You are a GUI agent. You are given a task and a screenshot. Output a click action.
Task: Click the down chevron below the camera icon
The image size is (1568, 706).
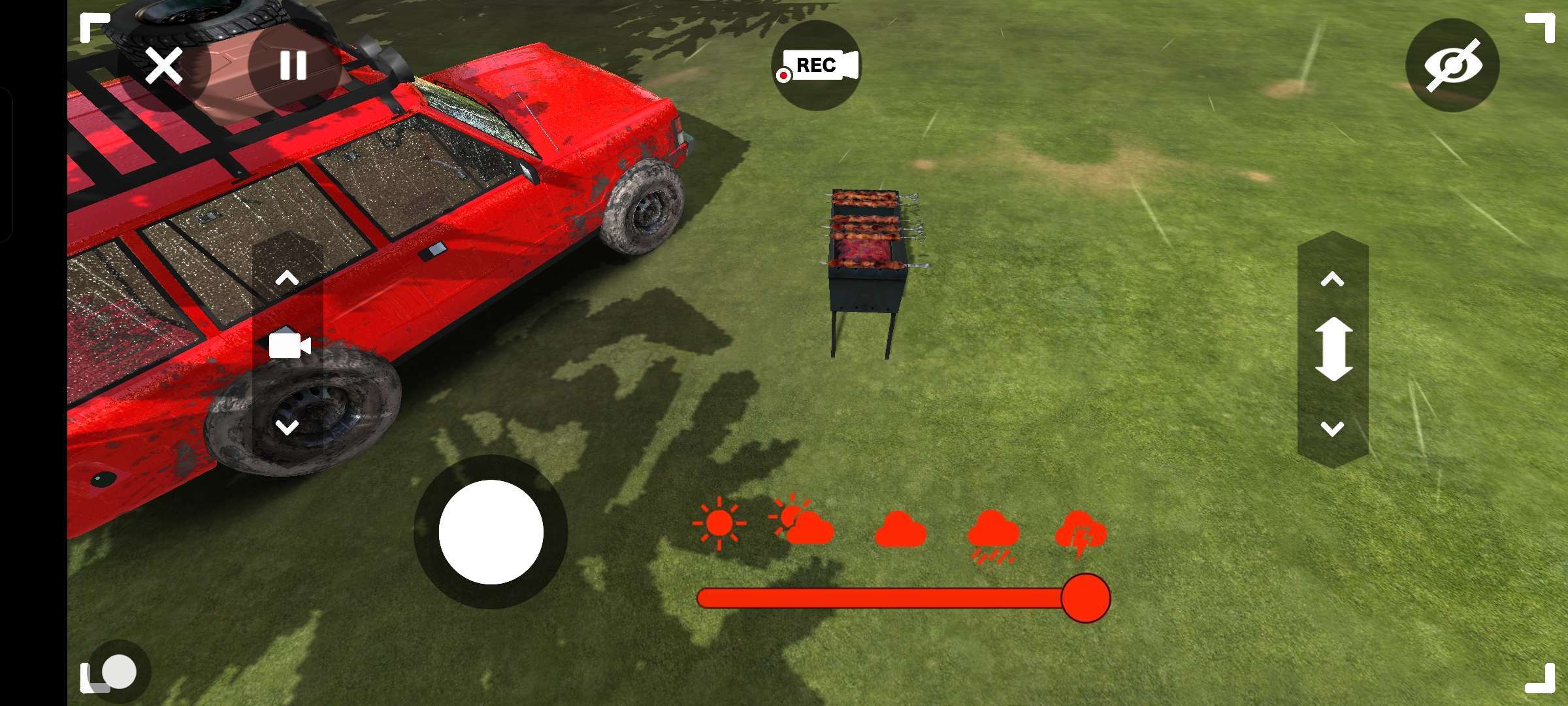(x=287, y=428)
